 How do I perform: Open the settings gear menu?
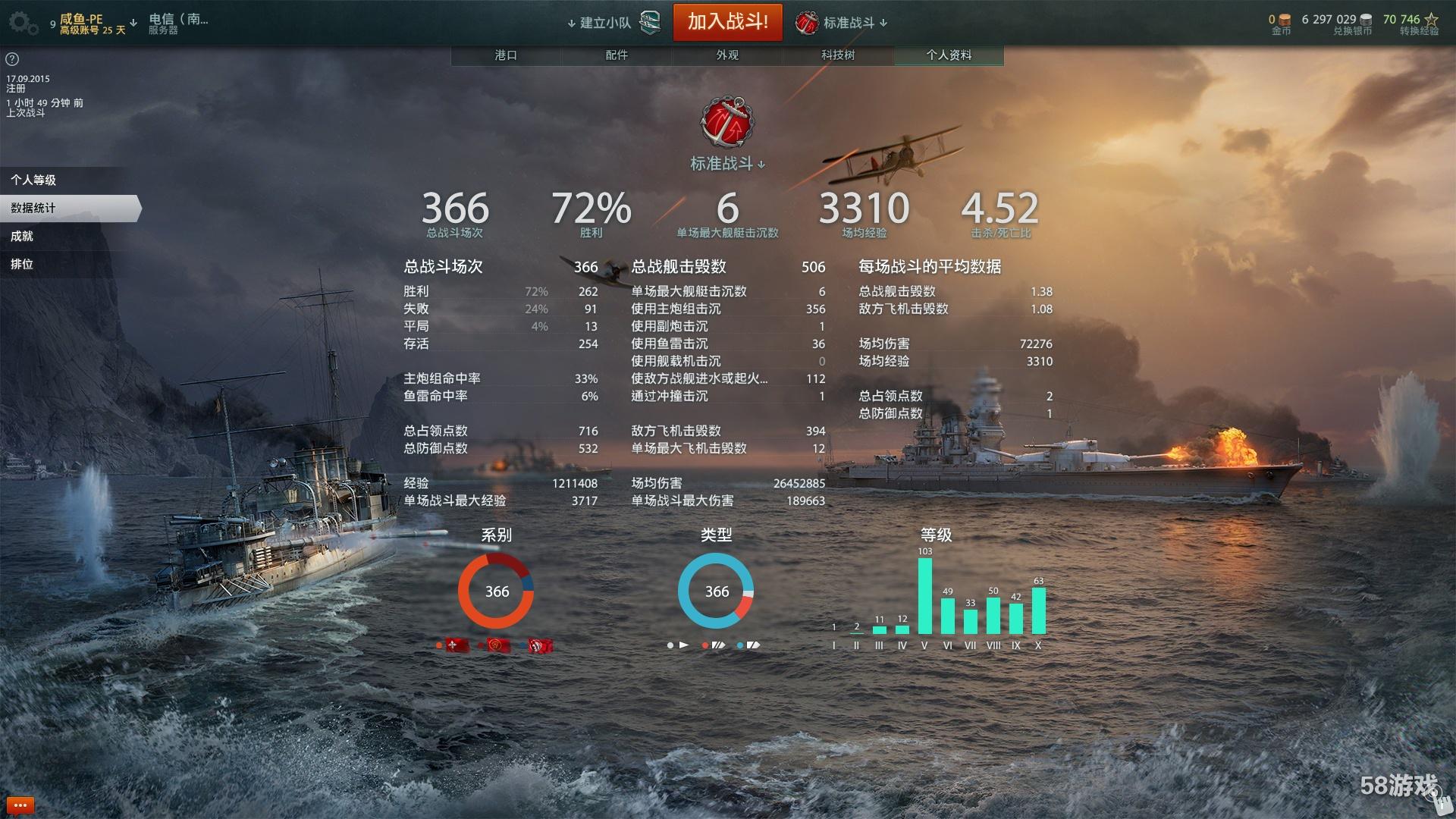pos(23,23)
